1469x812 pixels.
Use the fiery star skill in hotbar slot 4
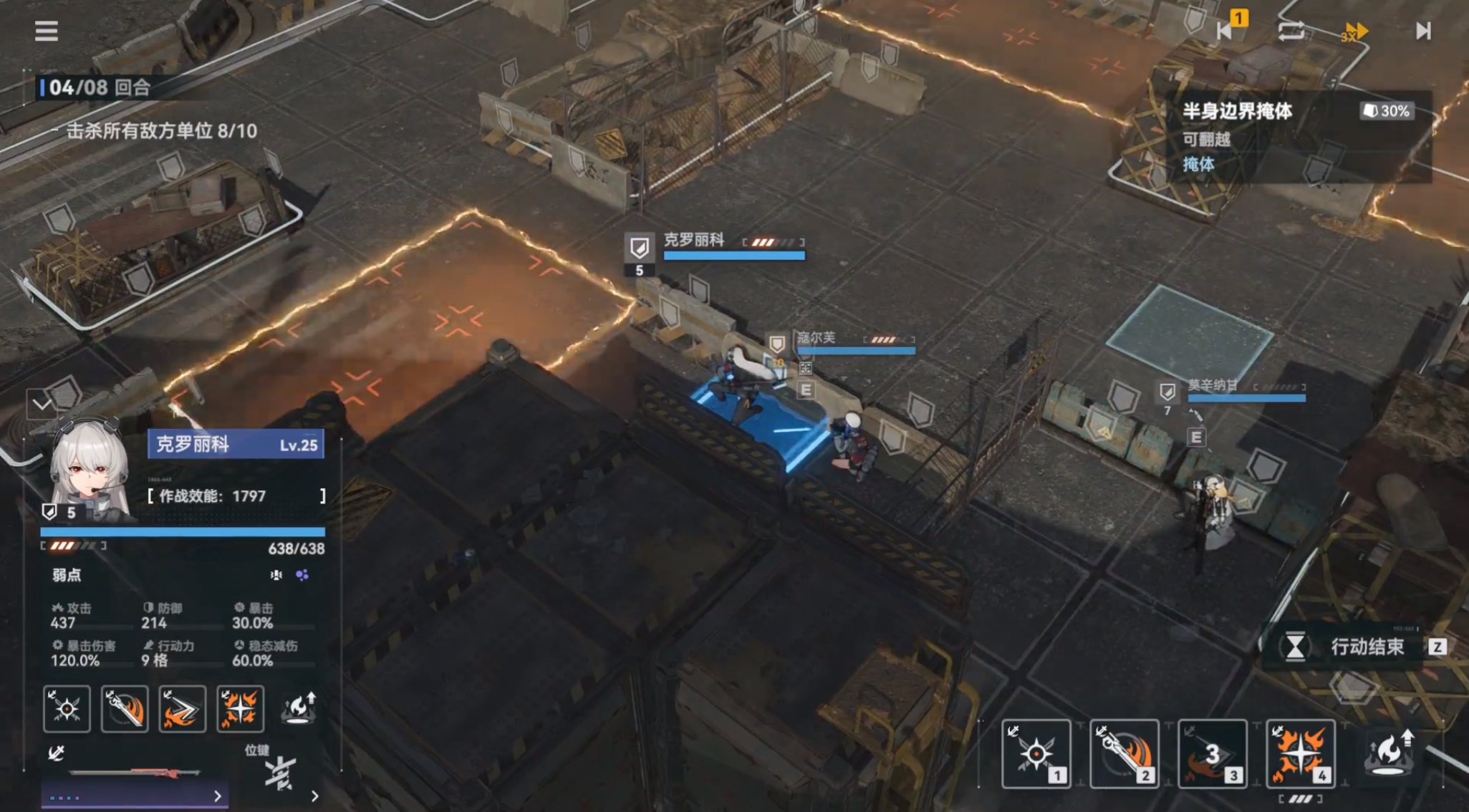pyautogui.click(x=1300, y=753)
